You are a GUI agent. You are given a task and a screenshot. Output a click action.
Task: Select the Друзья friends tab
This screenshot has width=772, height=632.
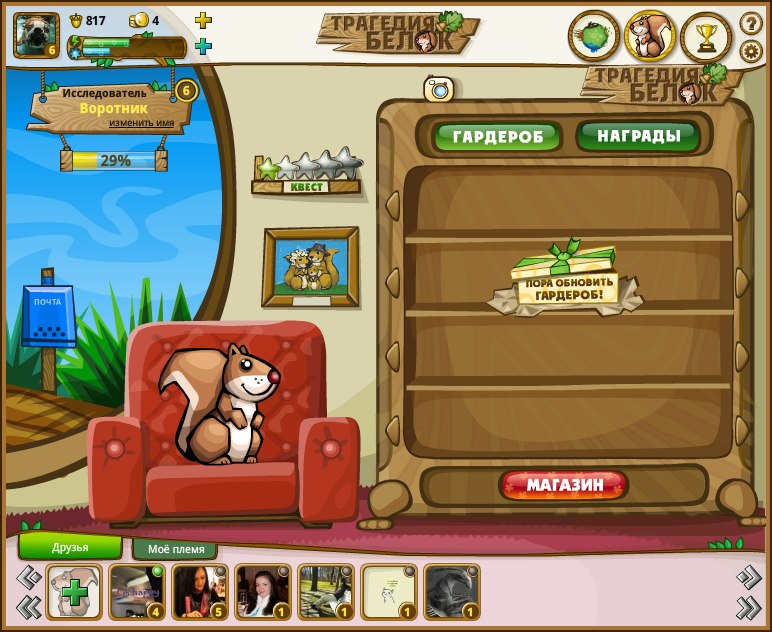coord(70,547)
